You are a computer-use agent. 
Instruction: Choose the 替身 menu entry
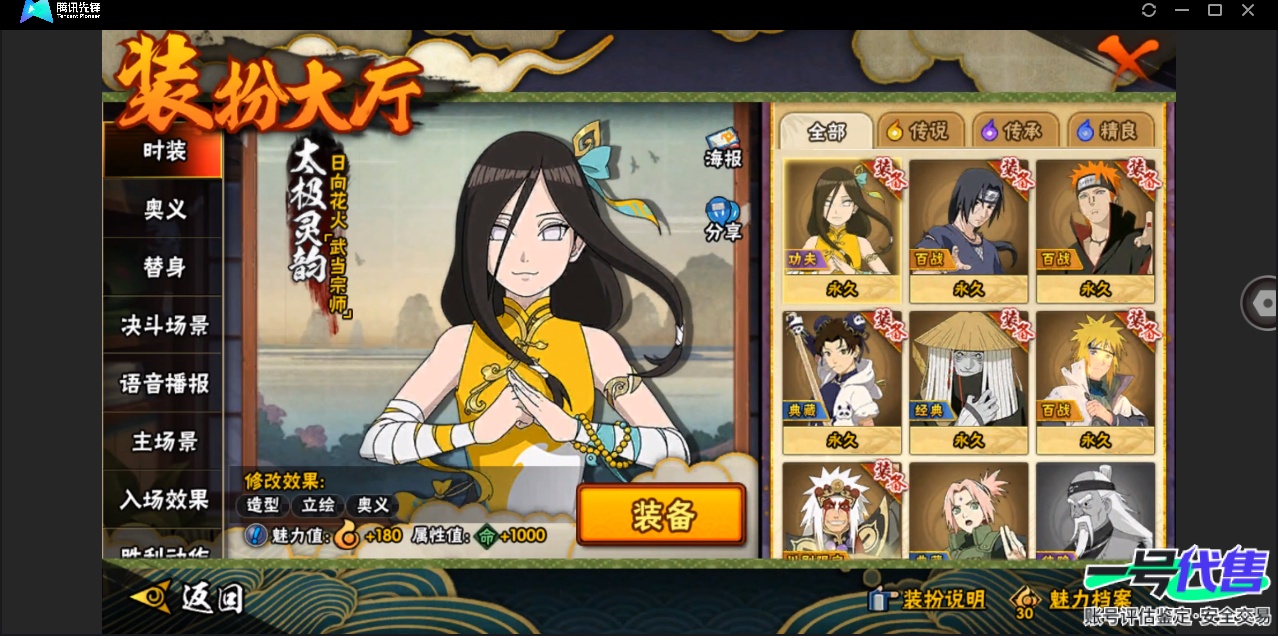[164, 267]
